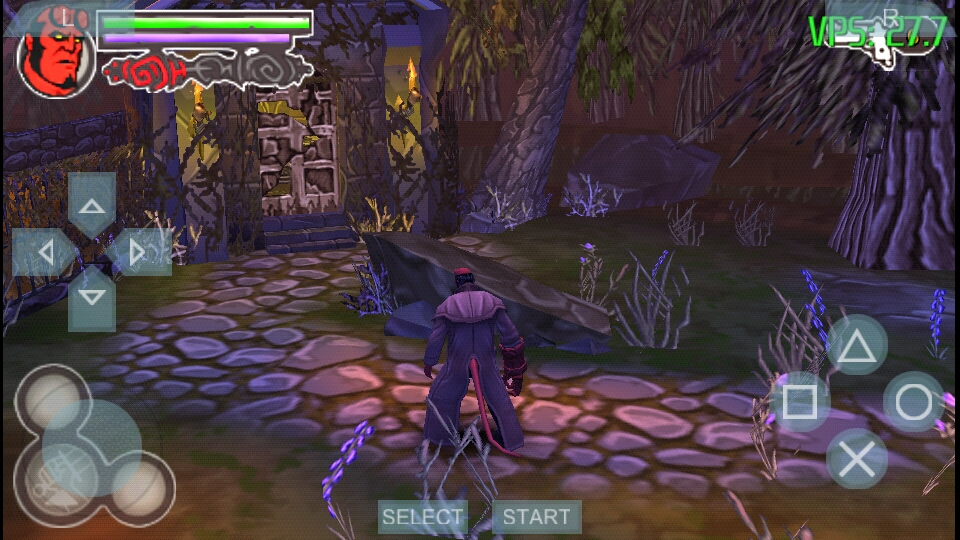This screenshot has width=960, height=540.
Task: Tap the triangle touch button
Action: point(856,346)
